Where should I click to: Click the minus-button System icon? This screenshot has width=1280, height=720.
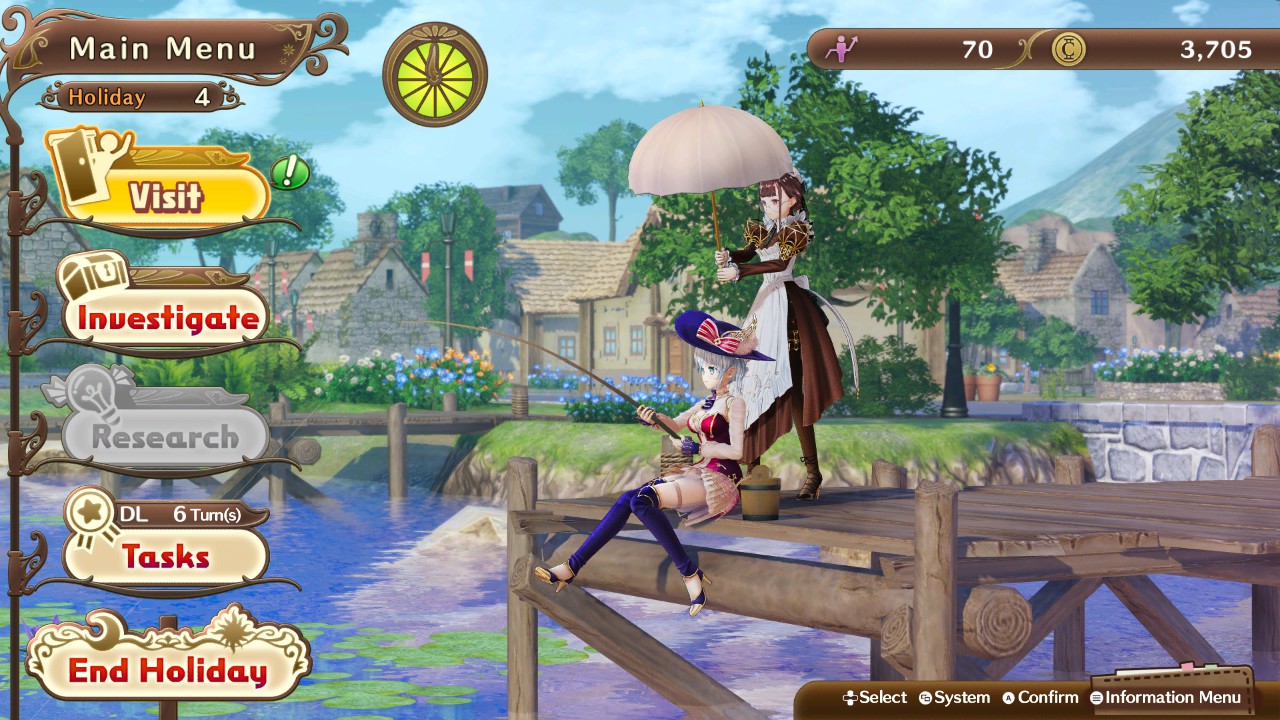pos(925,698)
